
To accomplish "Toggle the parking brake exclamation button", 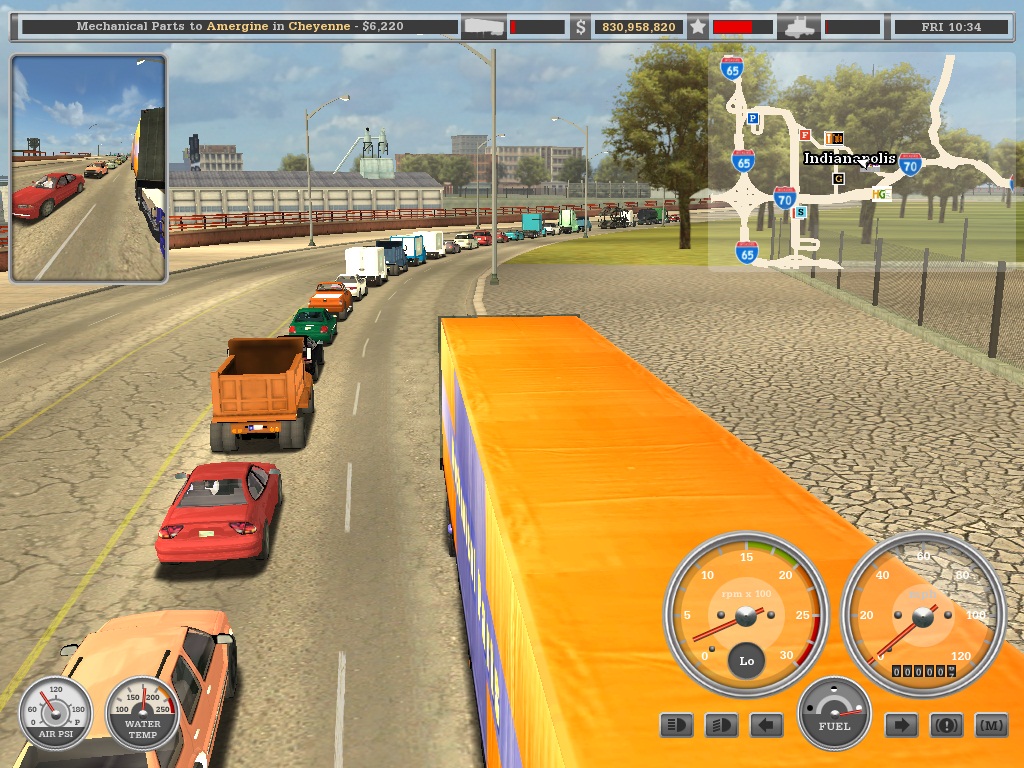I will click(946, 725).
